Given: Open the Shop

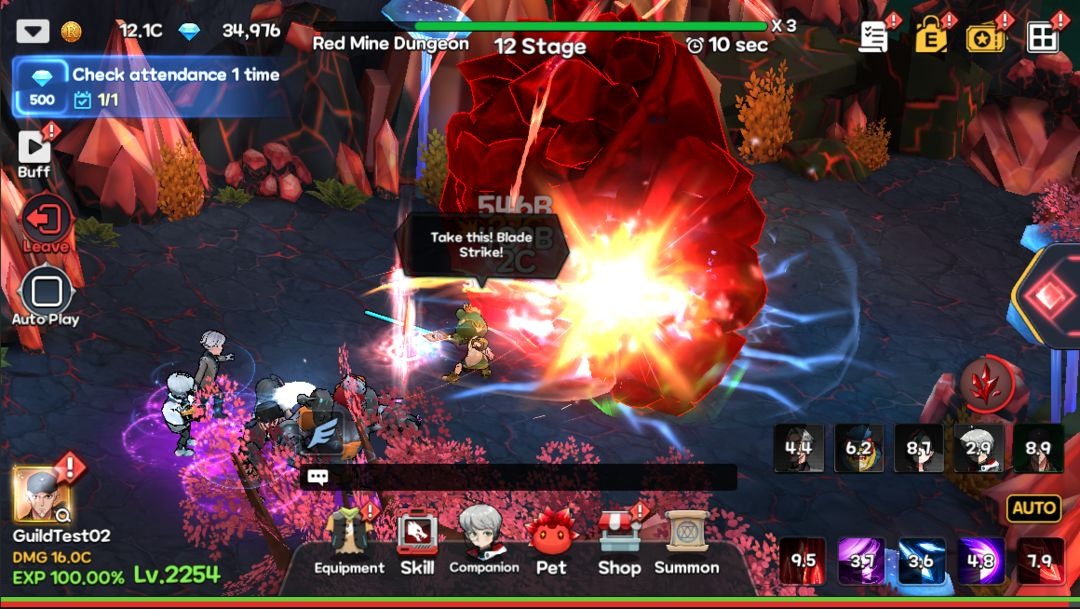Looking at the screenshot, I should coord(619,544).
